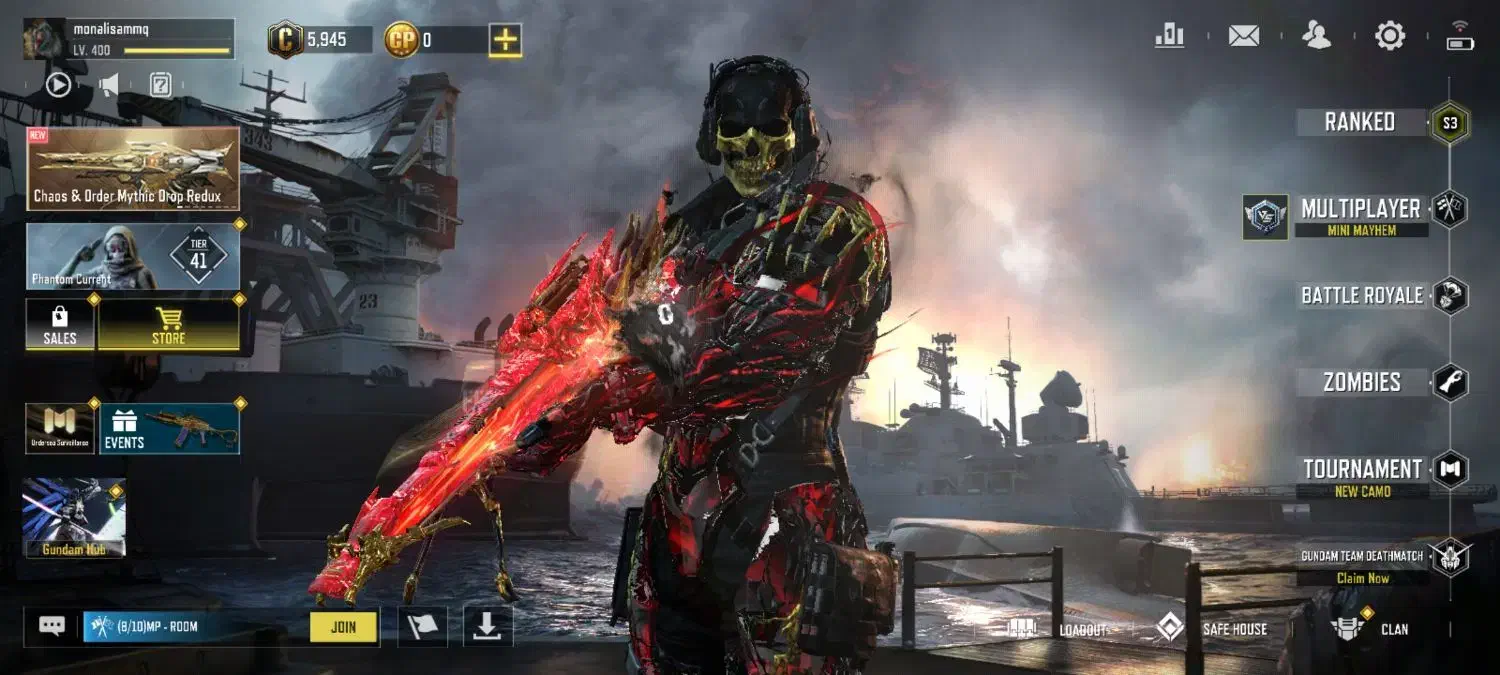Open the Ranked mode menu

pos(1360,122)
